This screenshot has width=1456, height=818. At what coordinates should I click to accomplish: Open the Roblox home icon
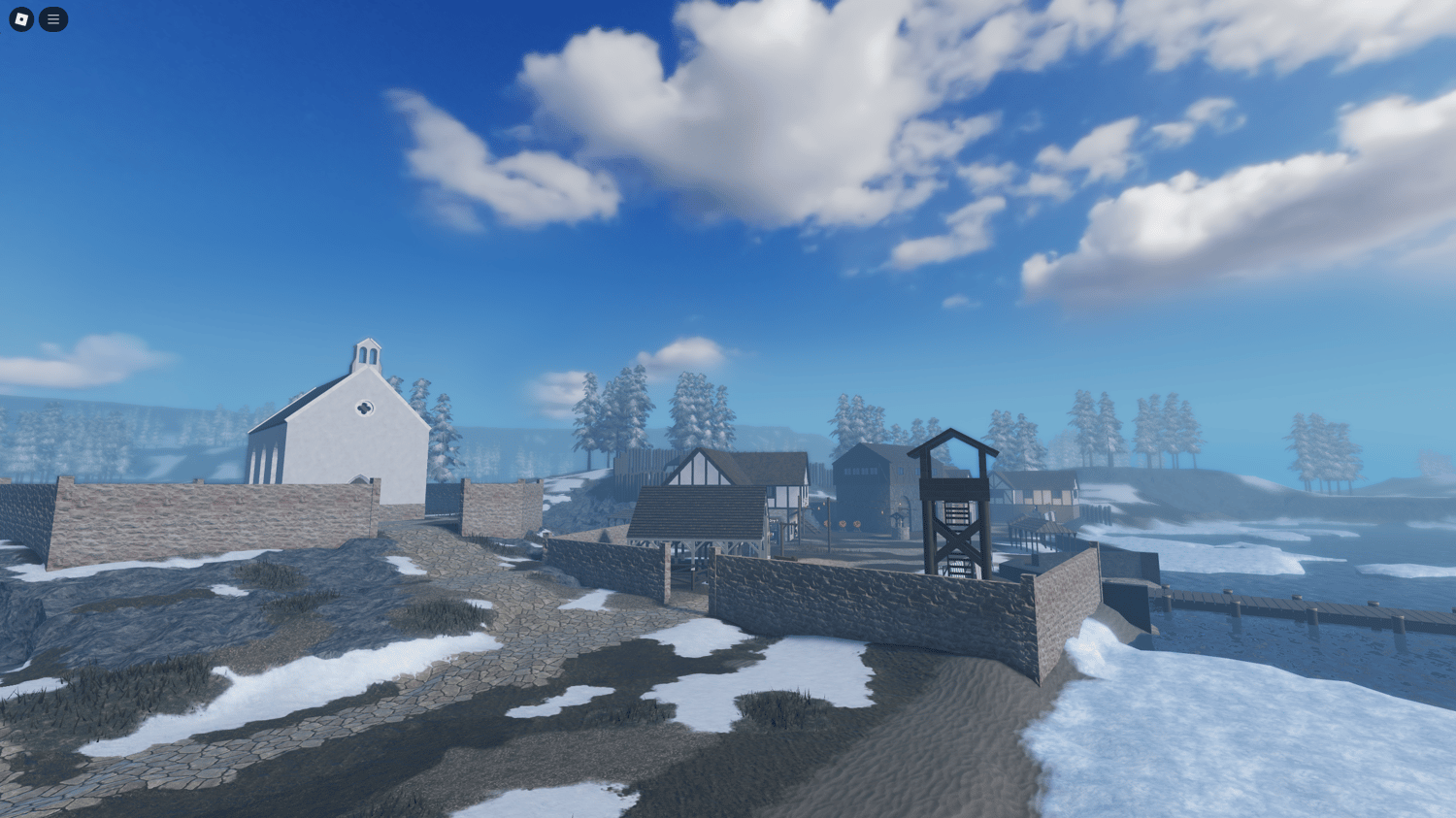click(19, 19)
